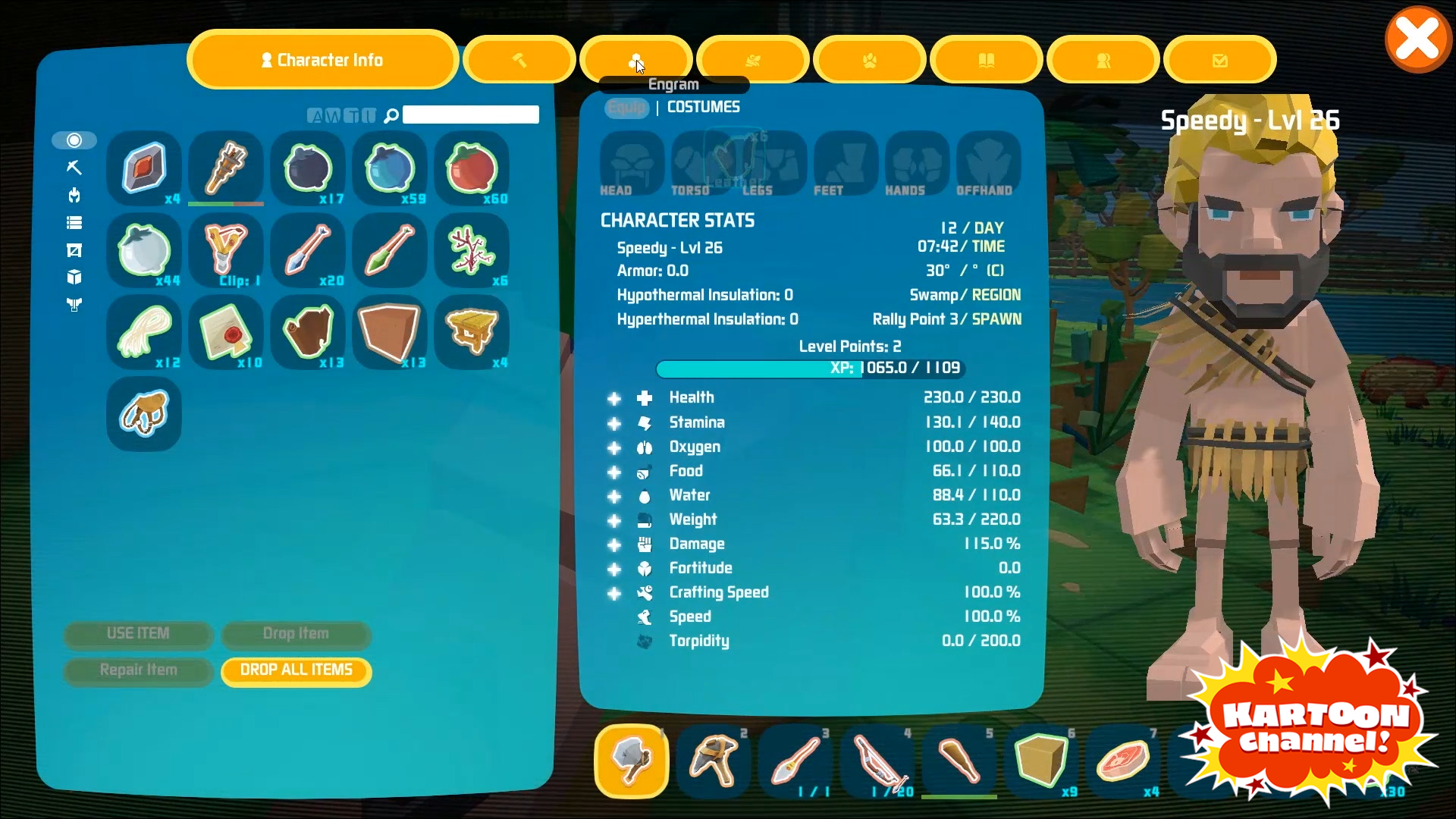The width and height of the screenshot is (1456, 819).
Task: Pick the raw meat hotbar slot
Action: click(1123, 761)
